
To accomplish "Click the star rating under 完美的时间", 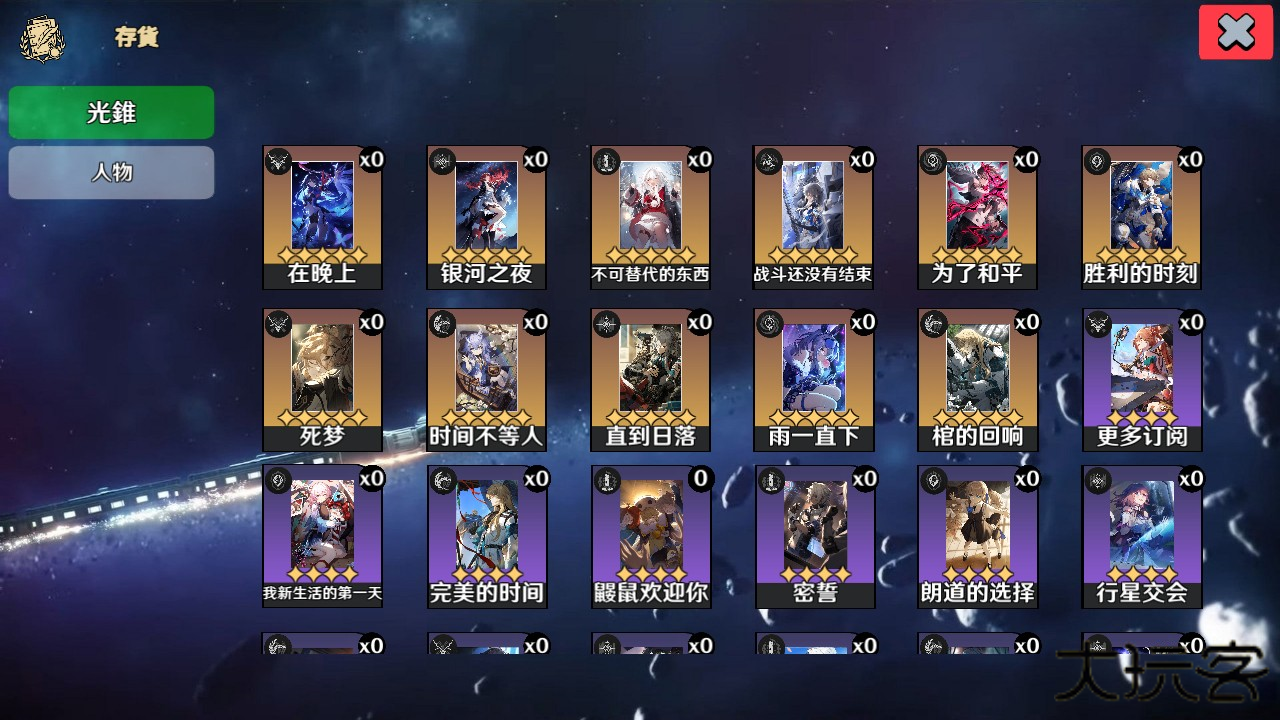I will pyautogui.click(x=487, y=572).
